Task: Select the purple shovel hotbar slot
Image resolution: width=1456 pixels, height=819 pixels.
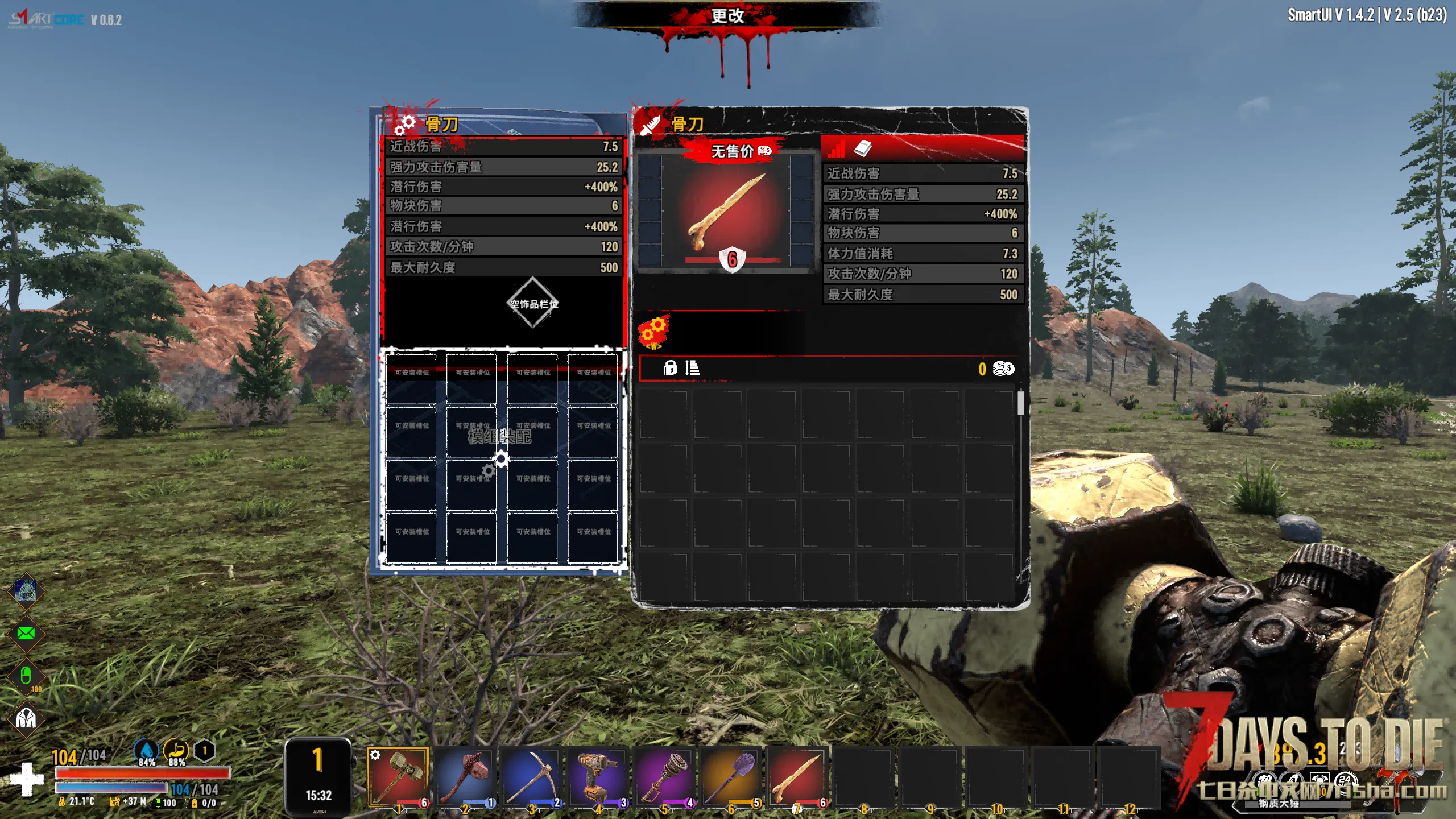Action: (730, 776)
